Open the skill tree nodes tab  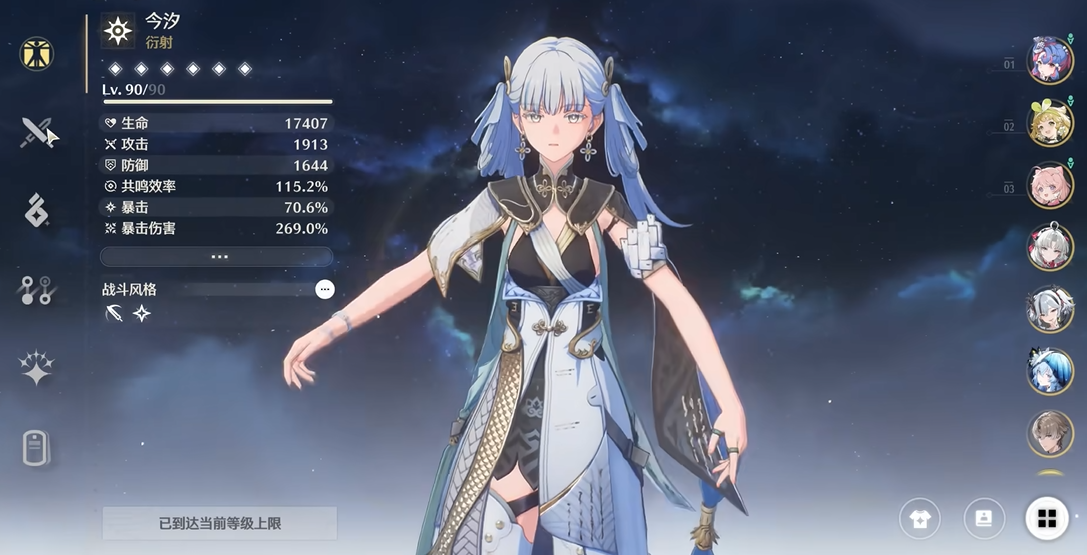[x=37, y=290]
